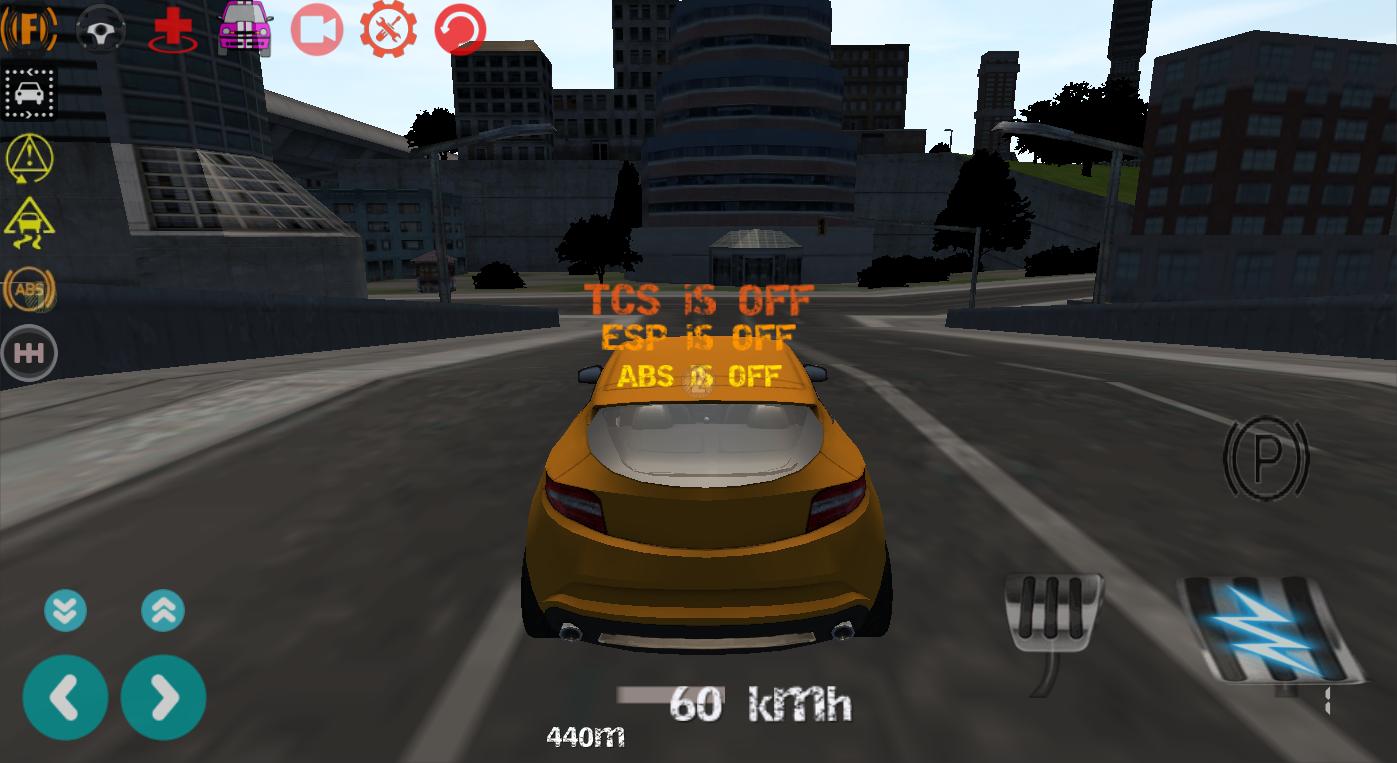This screenshot has height=763, width=1397.
Task: Steer right using the right arrow control
Action: (x=163, y=696)
